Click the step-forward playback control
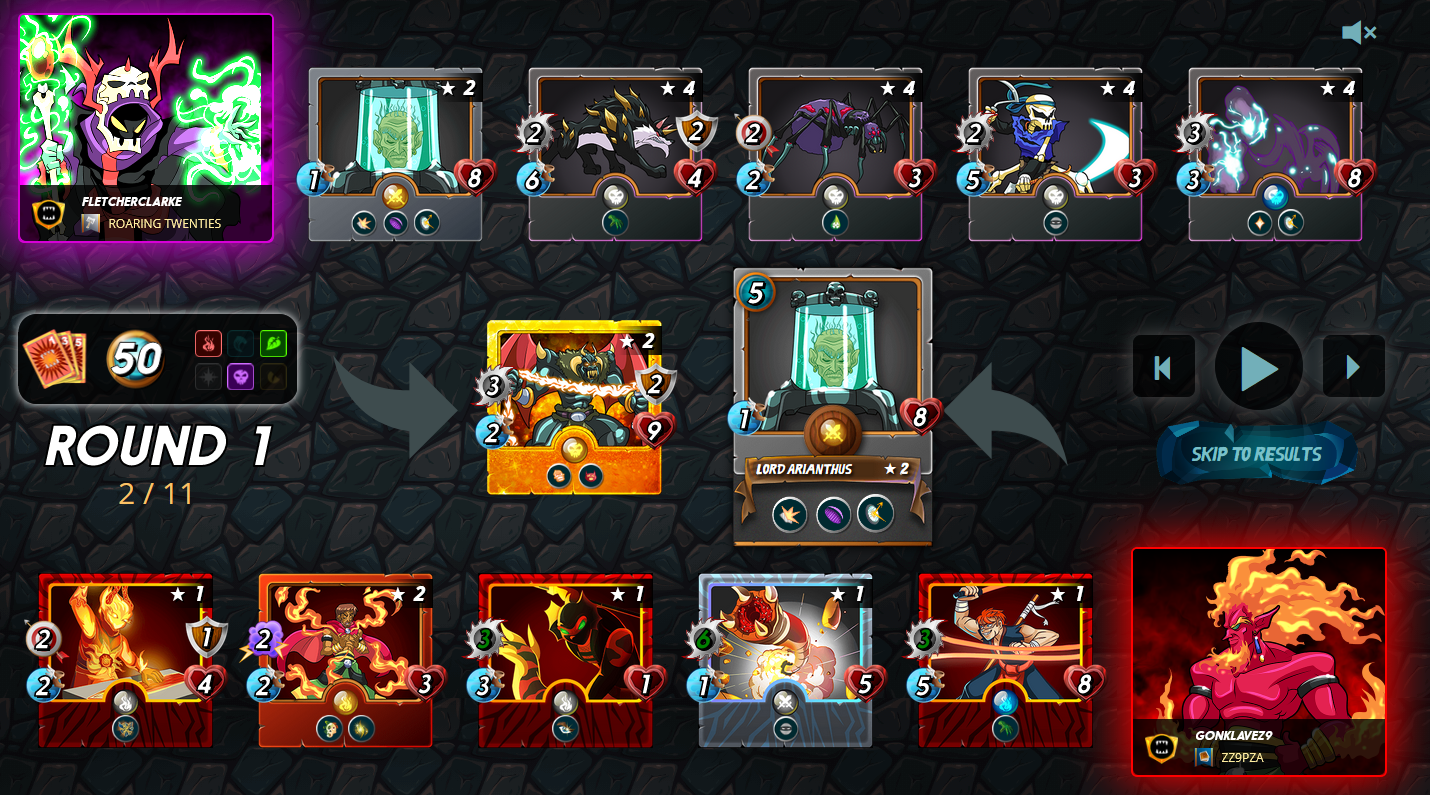This screenshot has height=795, width=1430. (x=1353, y=367)
